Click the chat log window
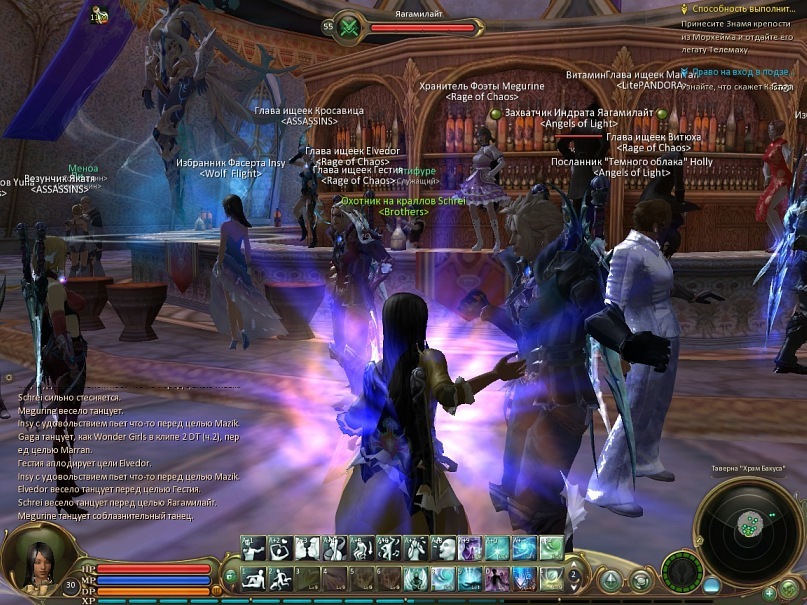 [128, 455]
